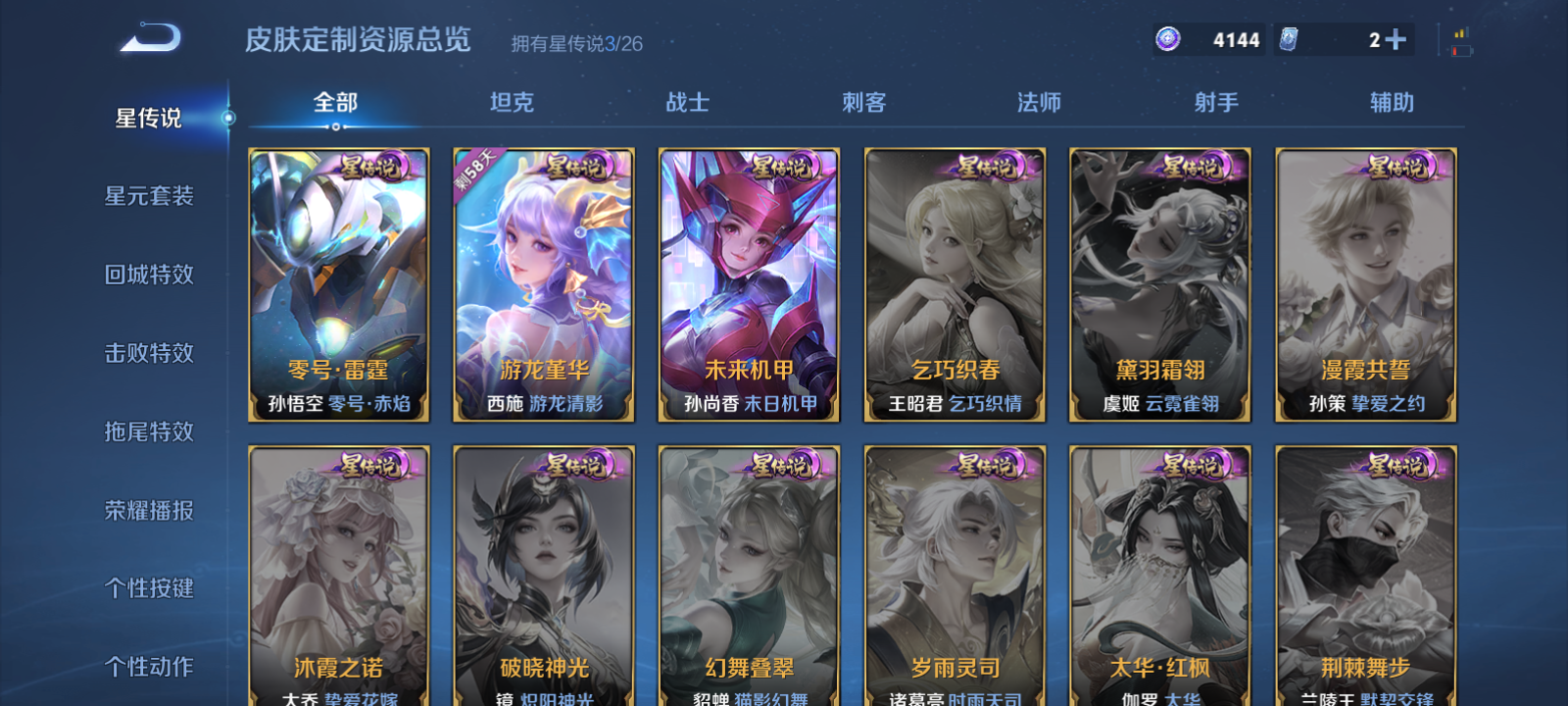Click the 漫霞共誓 孙策 skin card

[1365, 286]
